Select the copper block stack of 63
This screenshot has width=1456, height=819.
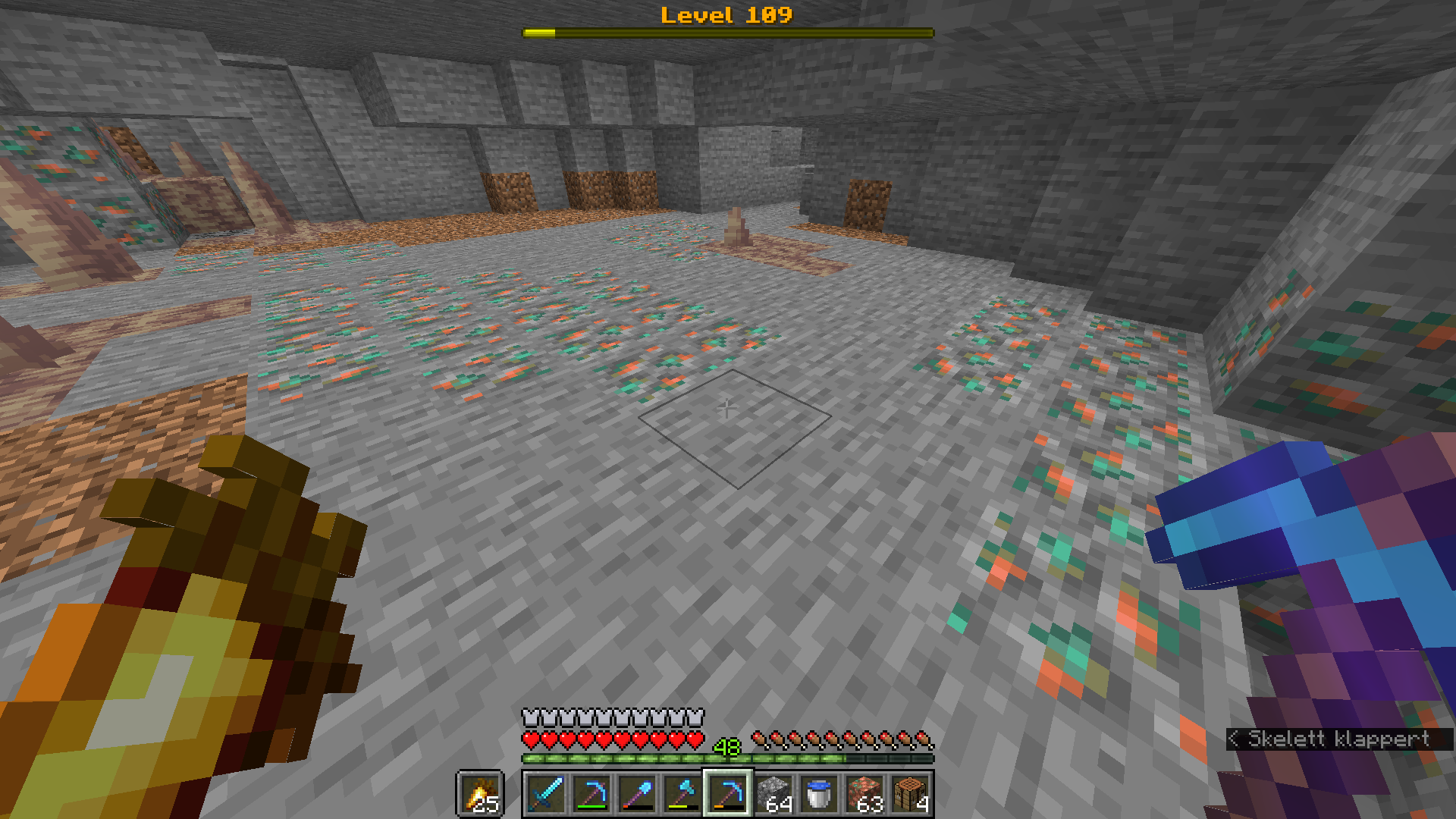point(864,794)
